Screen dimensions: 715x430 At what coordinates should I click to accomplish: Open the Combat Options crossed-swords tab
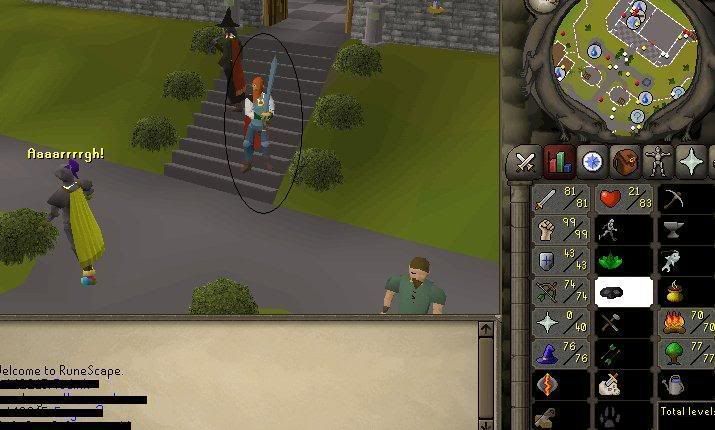pos(526,161)
